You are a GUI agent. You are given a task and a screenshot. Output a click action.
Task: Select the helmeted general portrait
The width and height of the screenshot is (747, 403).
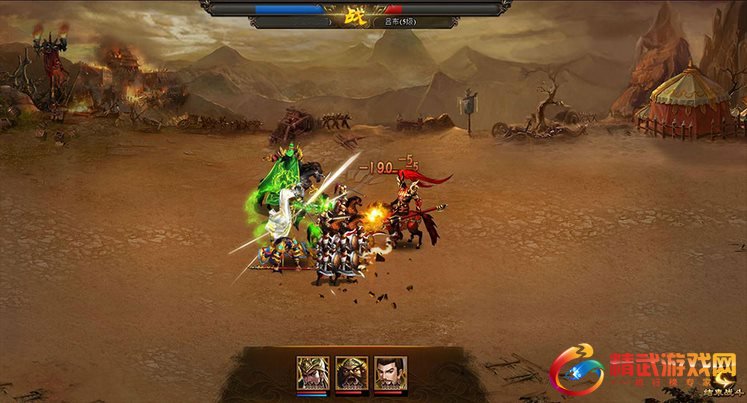coord(311,372)
